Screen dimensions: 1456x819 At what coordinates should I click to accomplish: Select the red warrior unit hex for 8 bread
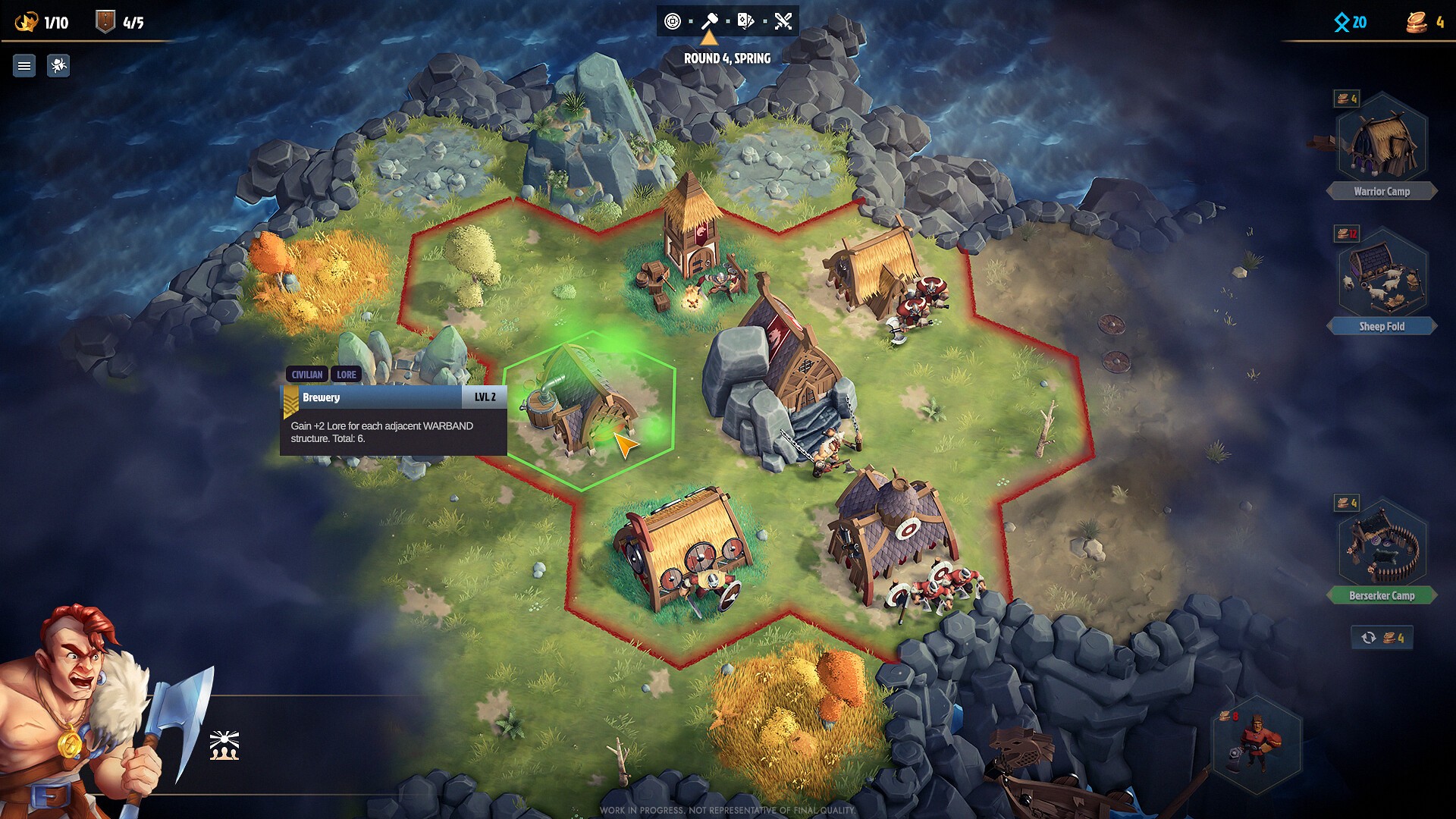point(1257,745)
